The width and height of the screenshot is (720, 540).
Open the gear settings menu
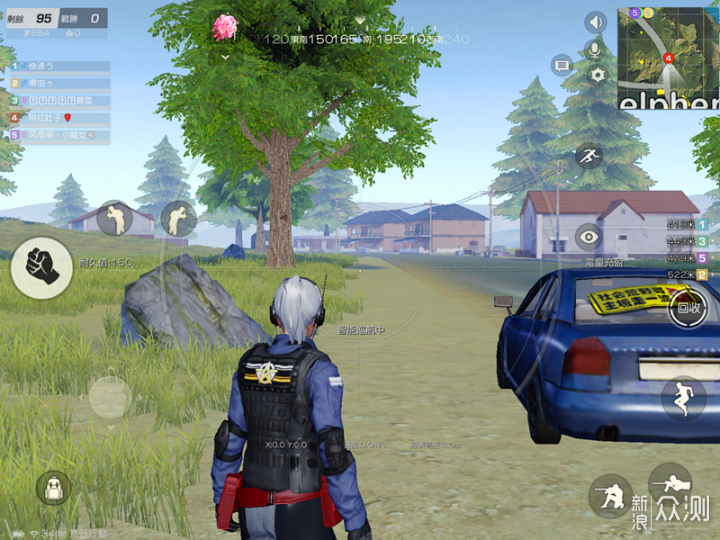click(x=597, y=74)
